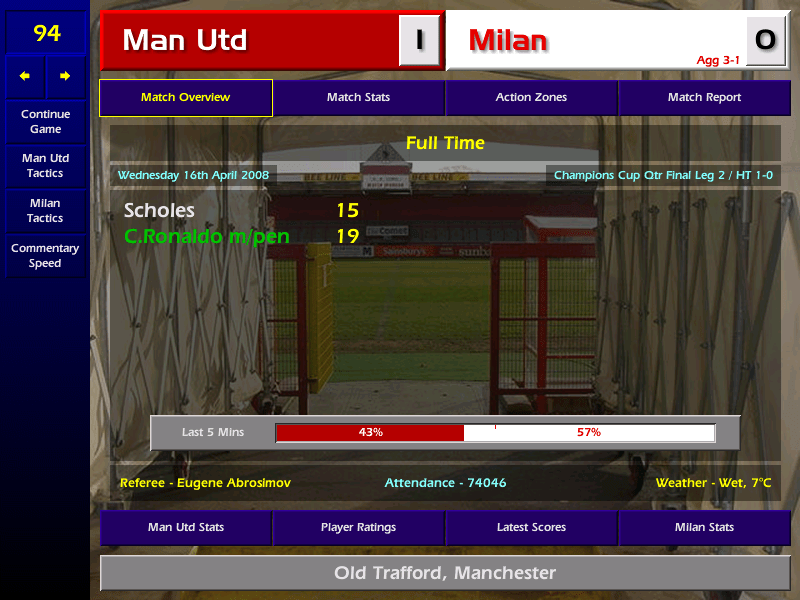Show the Match Stats tab
The width and height of the screenshot is (800, 600).
click(358, 98)
